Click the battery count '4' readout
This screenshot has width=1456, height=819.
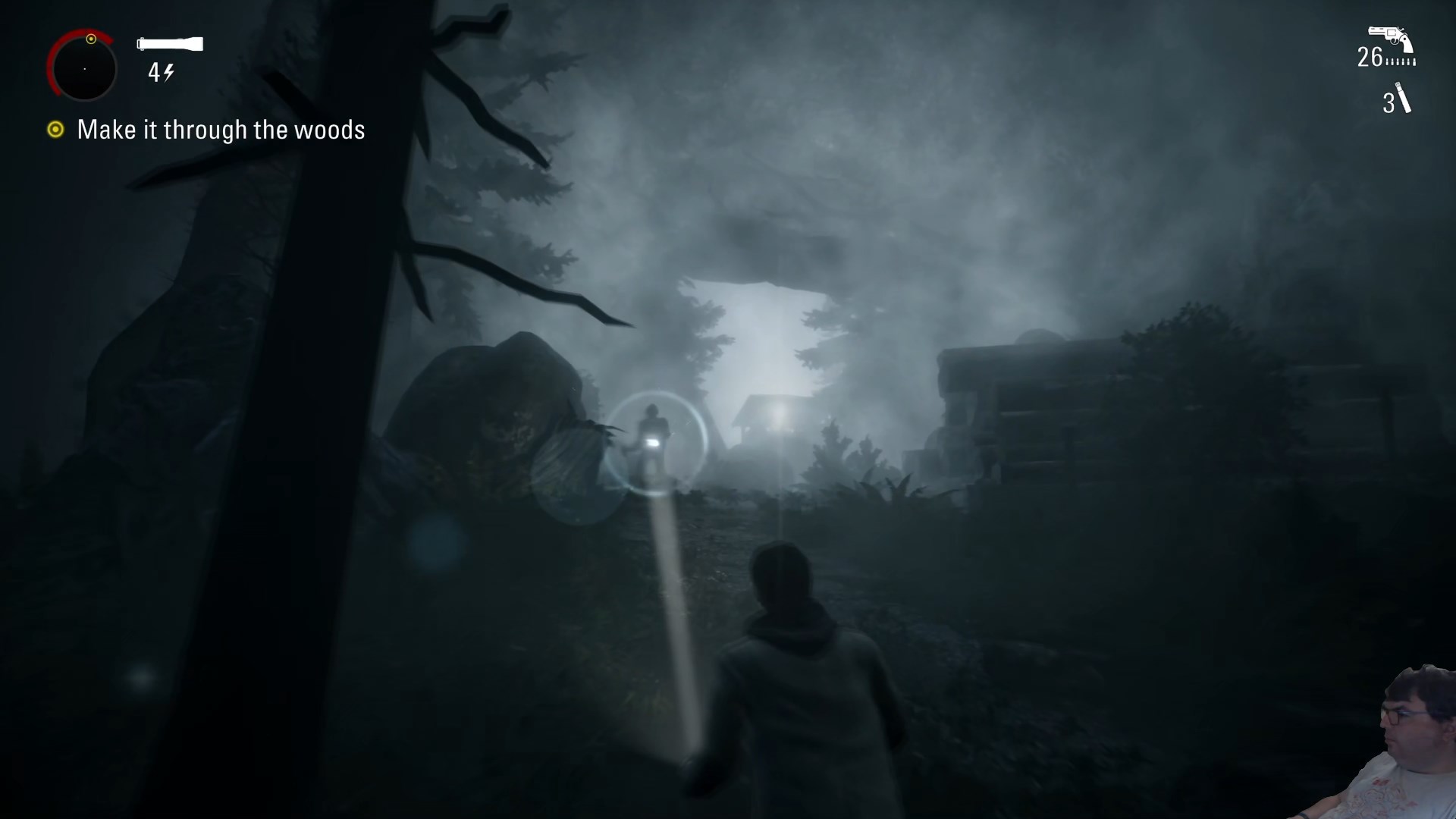click(155, 73)
